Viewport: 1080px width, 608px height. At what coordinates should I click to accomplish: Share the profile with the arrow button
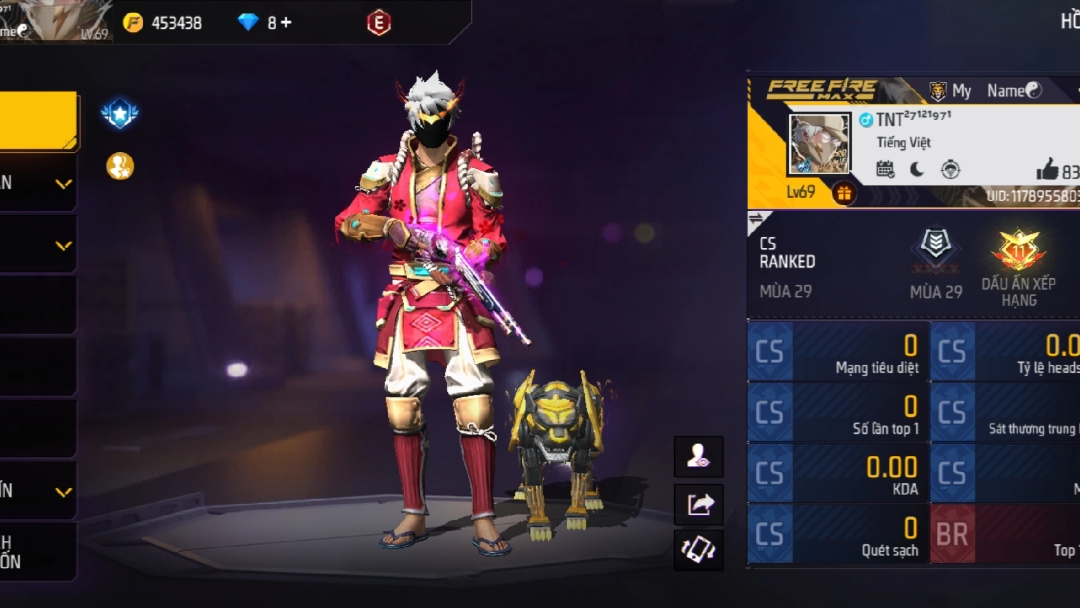coord(698,504)
